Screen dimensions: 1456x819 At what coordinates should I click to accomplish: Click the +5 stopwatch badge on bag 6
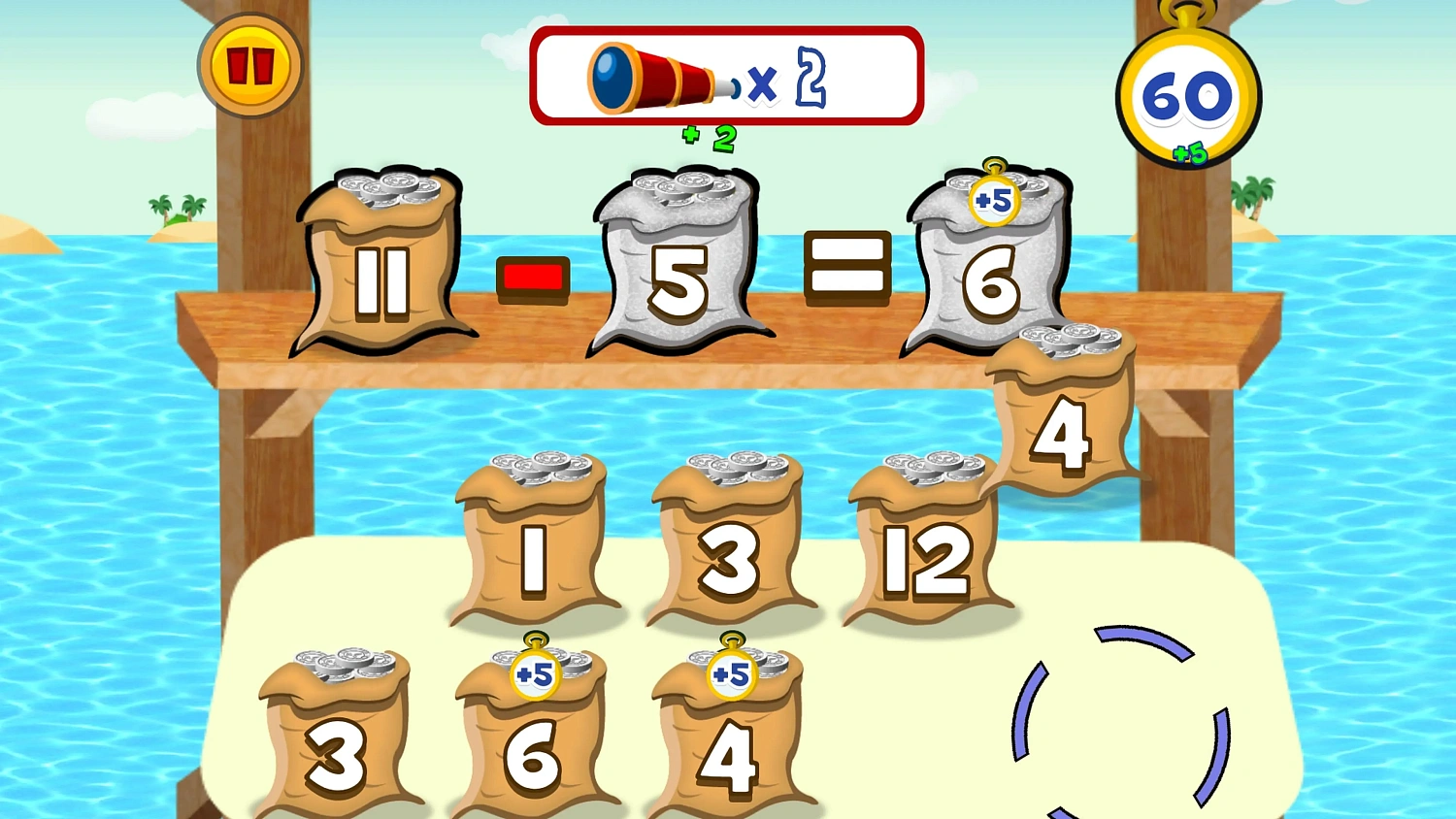(533, 672)
